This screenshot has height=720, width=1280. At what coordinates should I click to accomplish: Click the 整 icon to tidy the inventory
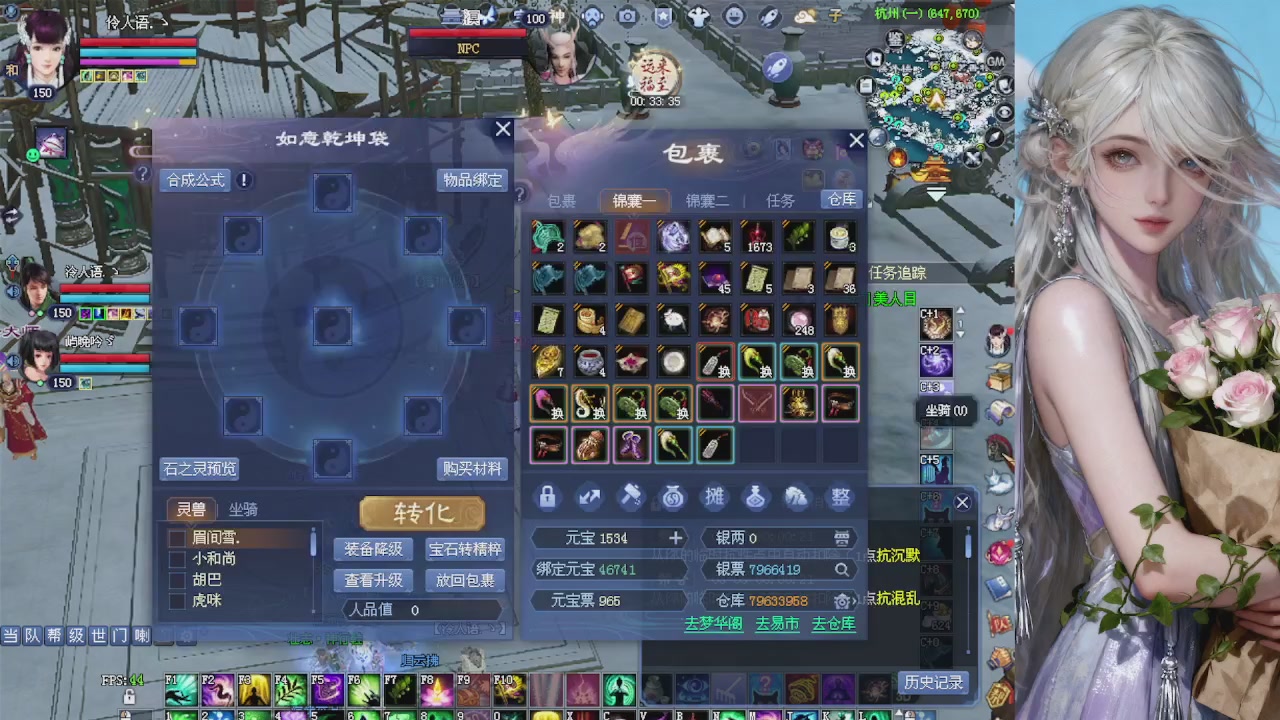coord(839,498)
